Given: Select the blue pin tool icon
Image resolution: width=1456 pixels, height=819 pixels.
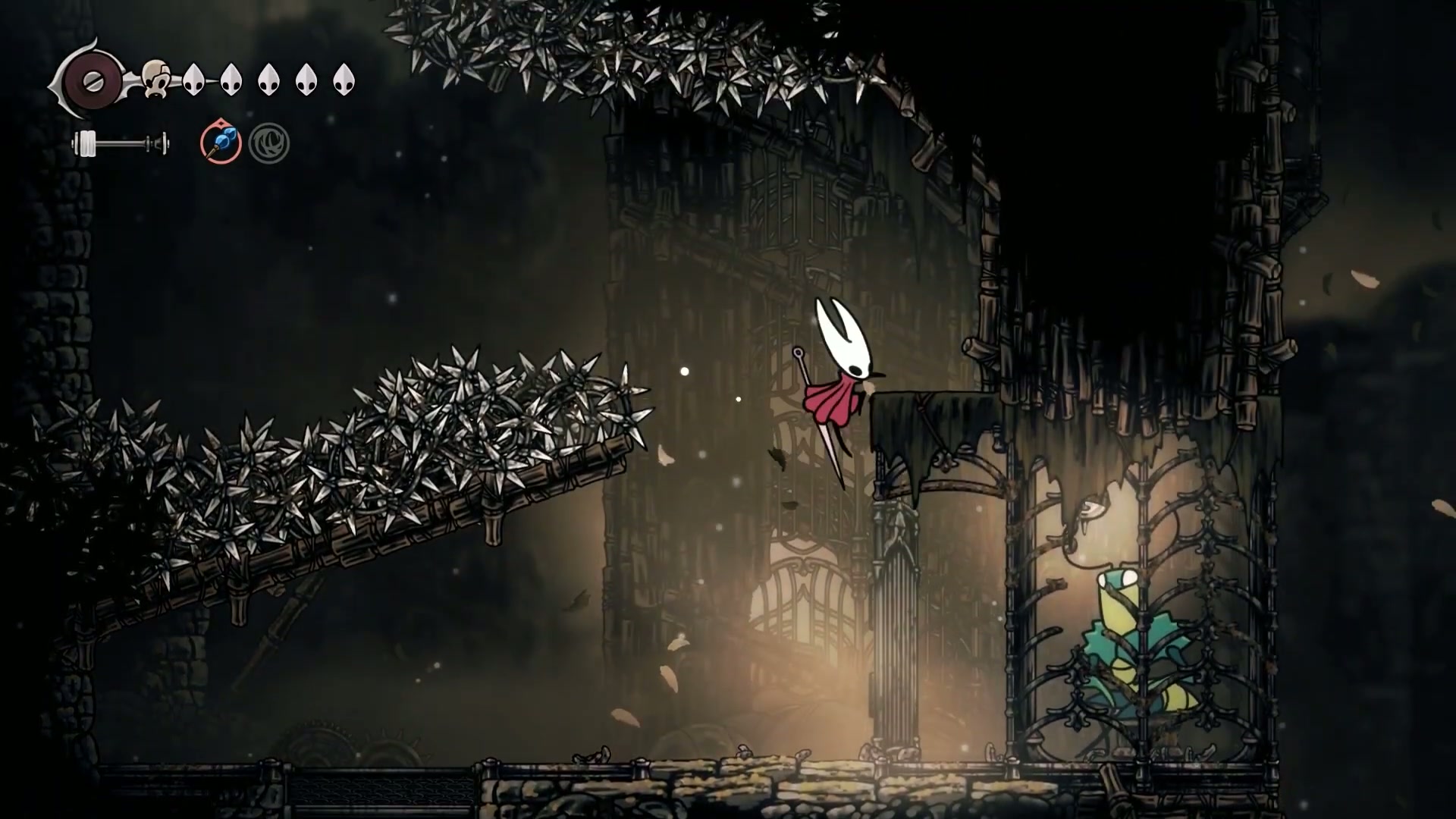Looking at the screenshot, I should tap(221, 143).
